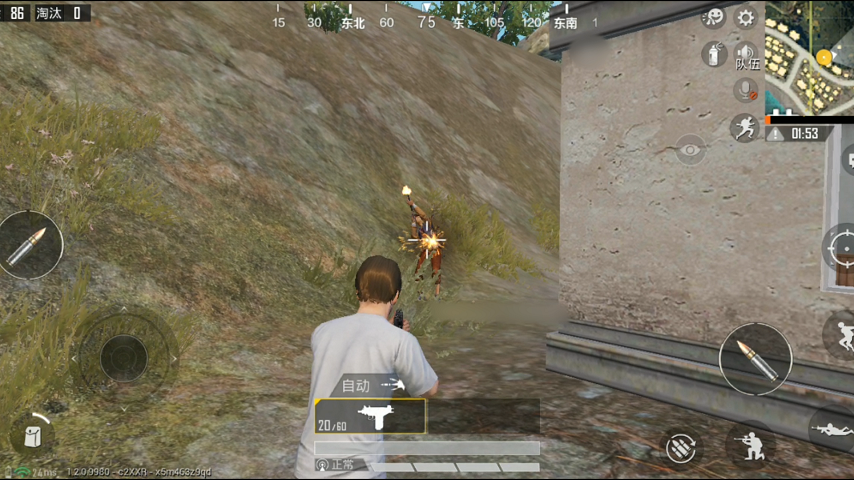Aim down sights with the crosshair button

[x=838, y=246]
